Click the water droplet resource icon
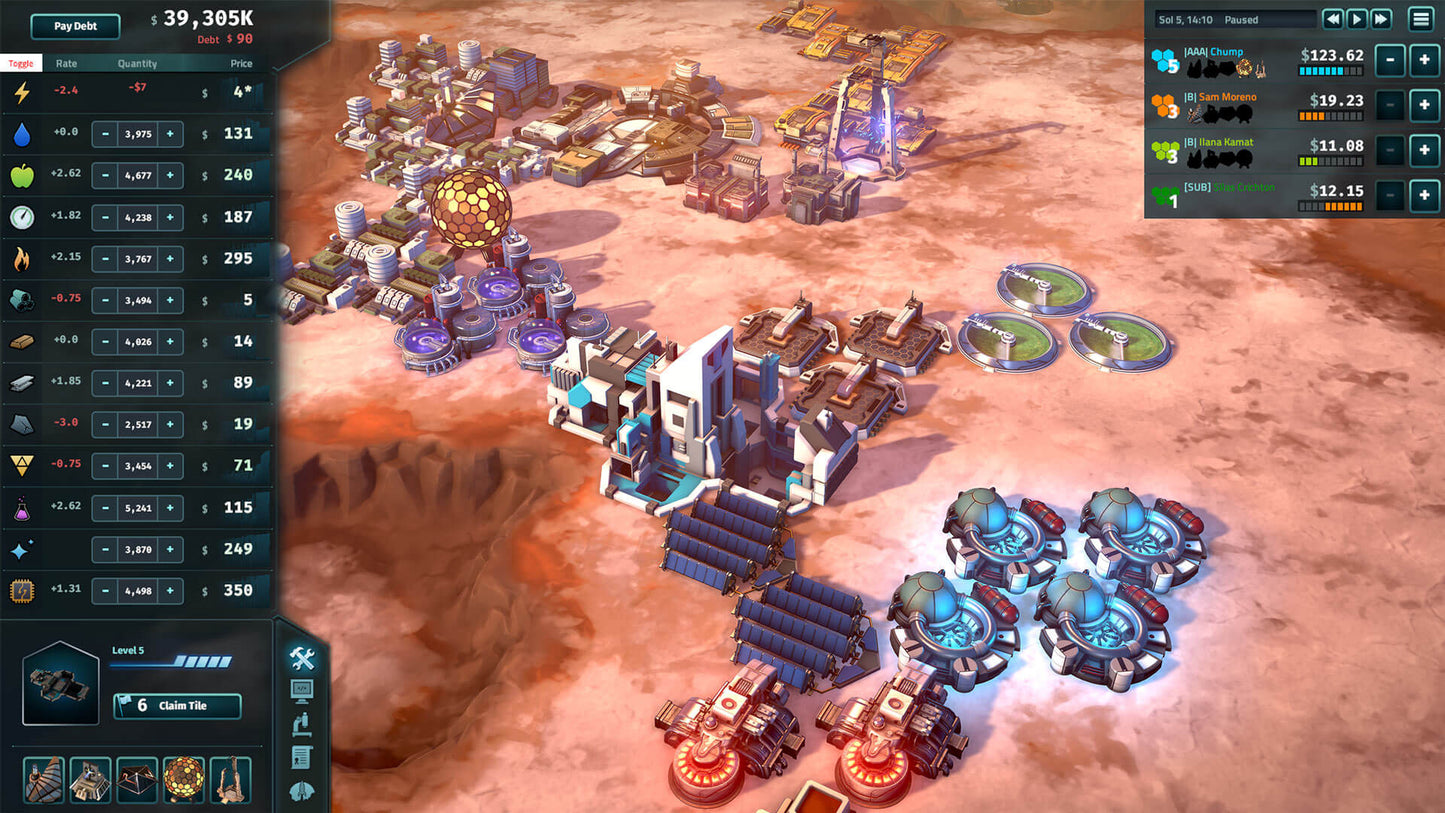1445x813 pixels. [22, 133]
